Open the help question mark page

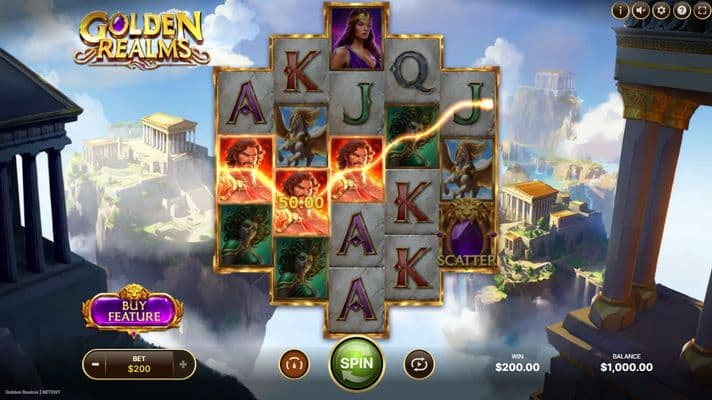[x=683, y=11]
